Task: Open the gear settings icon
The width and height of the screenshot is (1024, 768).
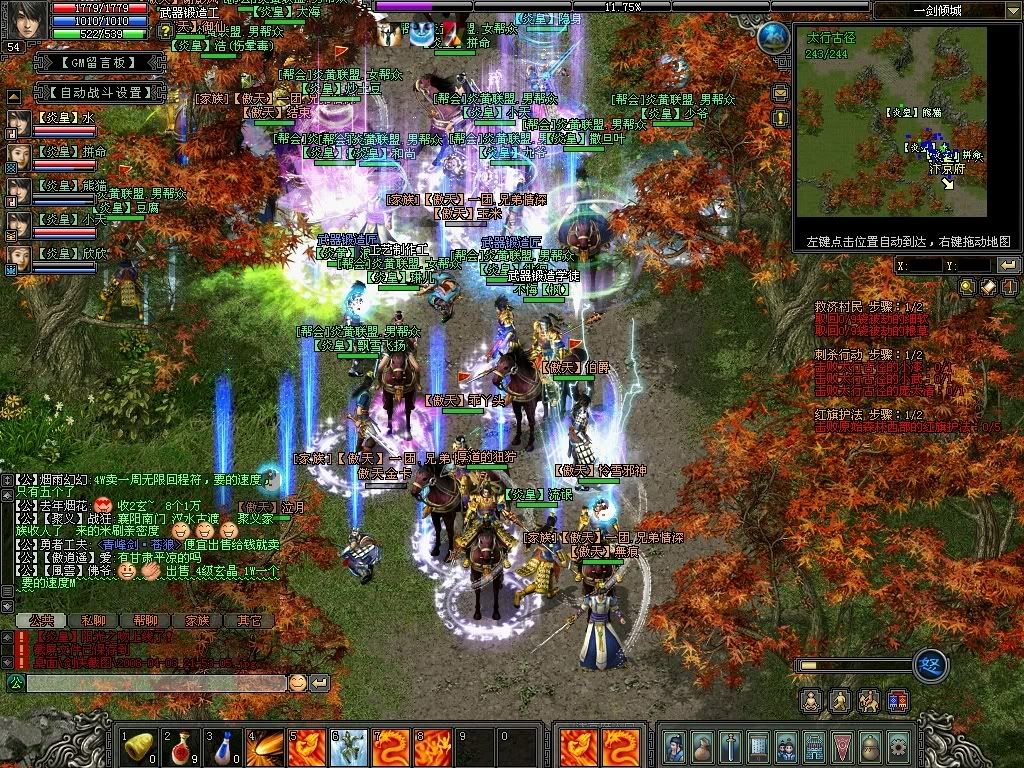Action: (x=898, y=745)
